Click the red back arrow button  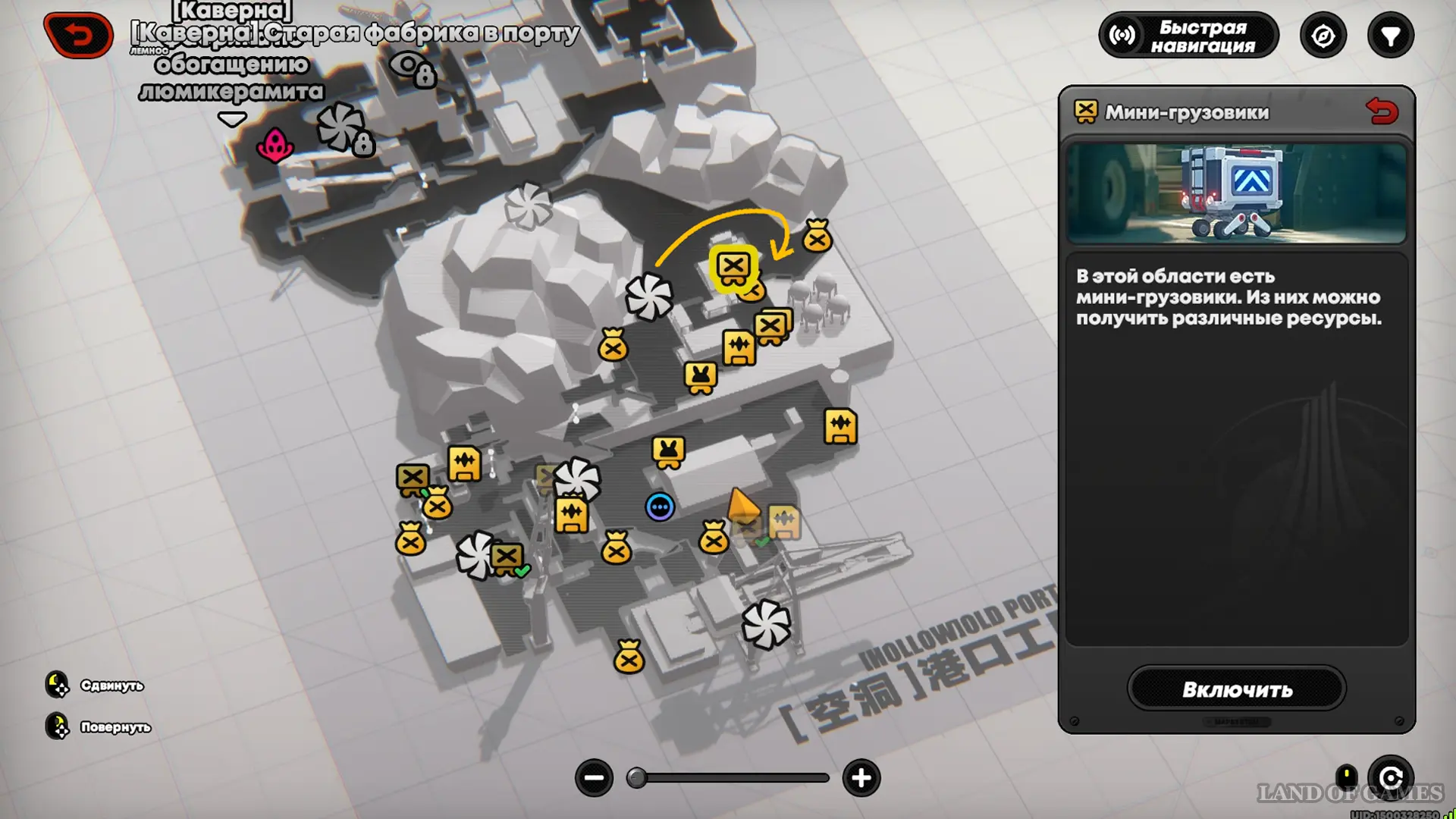point(79,35)
